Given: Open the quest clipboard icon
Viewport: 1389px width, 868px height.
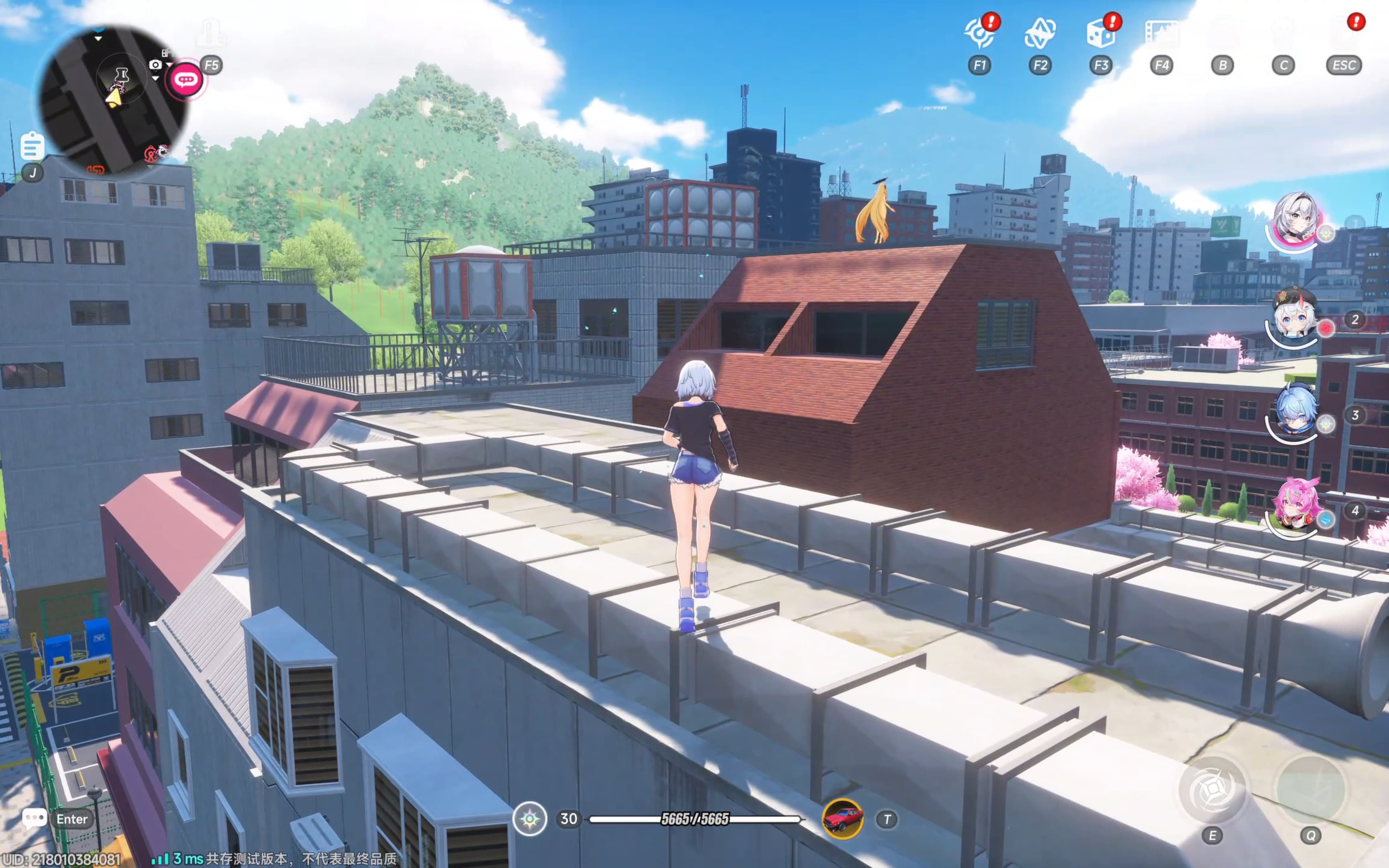Looking at the screenshot, I should click(x=32, y=146).
